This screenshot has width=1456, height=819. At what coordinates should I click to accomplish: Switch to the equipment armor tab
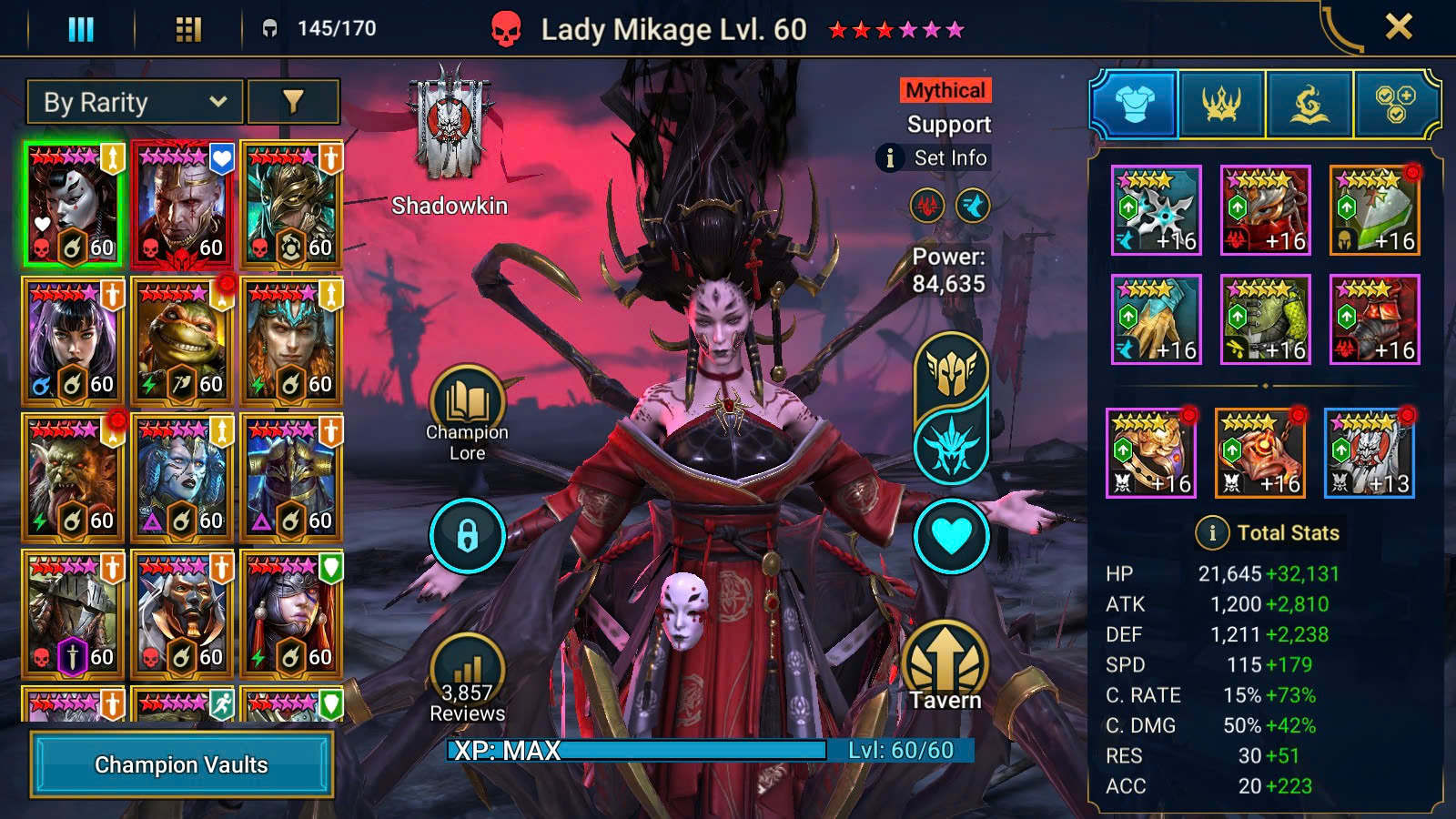pyautogui.click(x=1134, y=105)
